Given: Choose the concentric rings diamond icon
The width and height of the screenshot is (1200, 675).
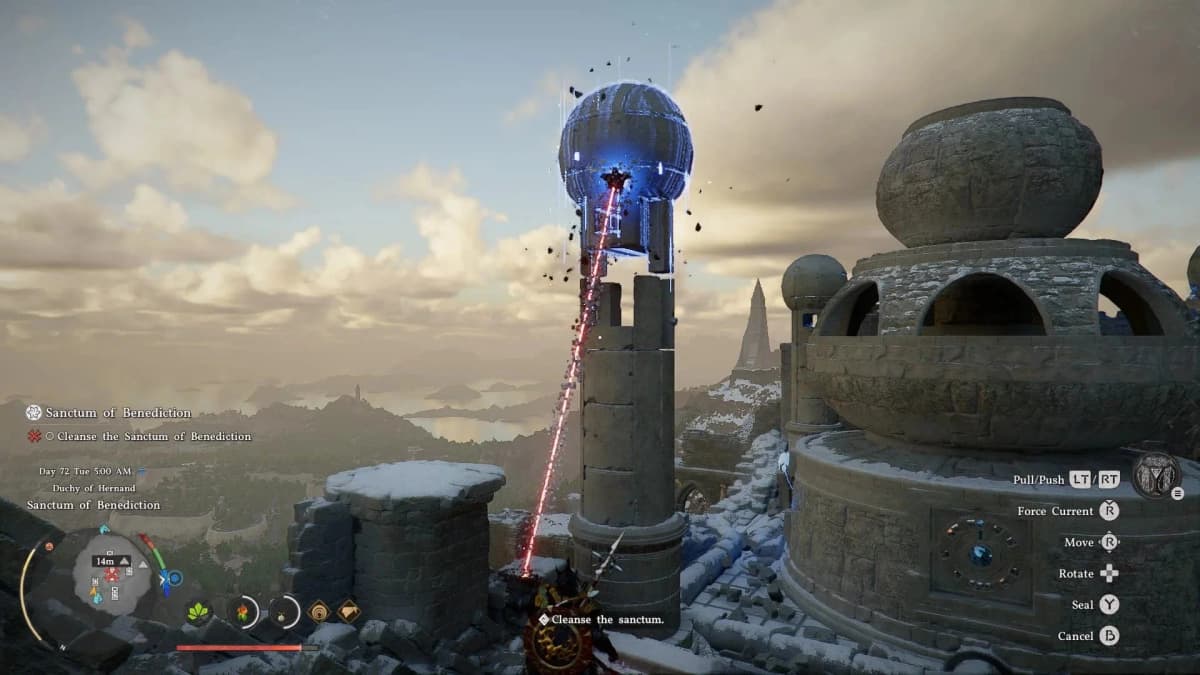Looking at the screenshot, I should (x=319, y=611).
